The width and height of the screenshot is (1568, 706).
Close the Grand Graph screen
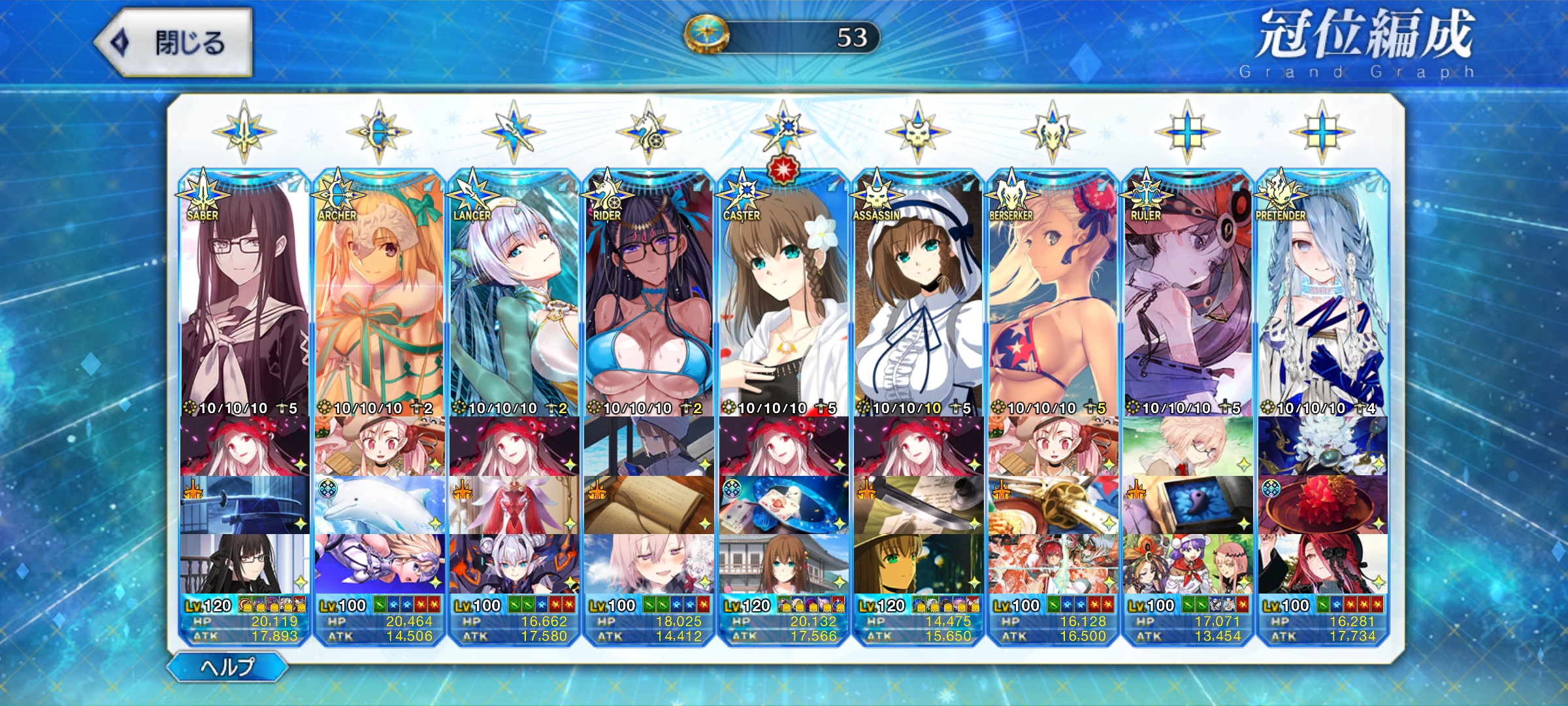click(174, 43)
